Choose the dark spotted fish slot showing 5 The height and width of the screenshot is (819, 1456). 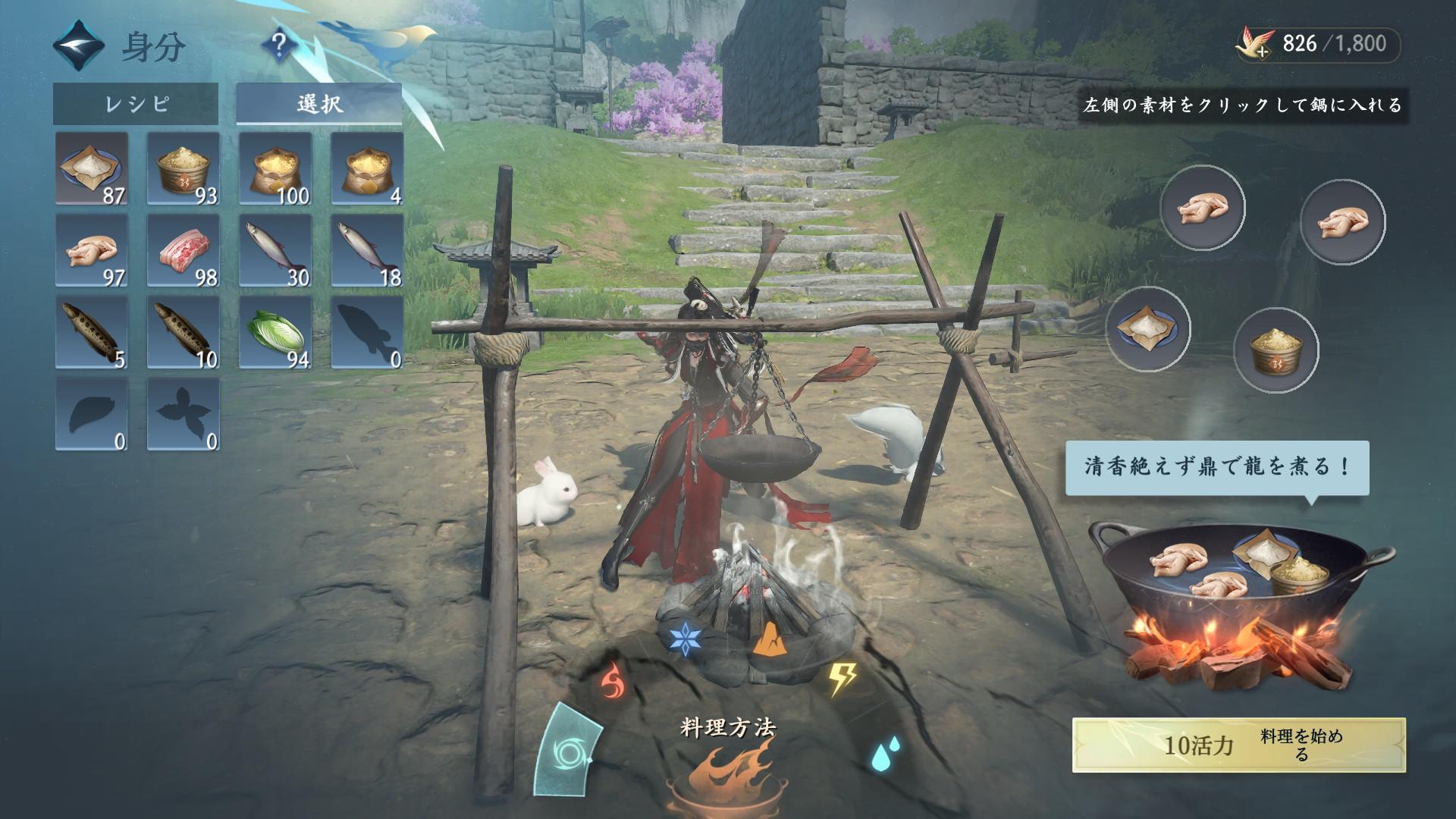pyautogui.click(x=92, y=333)
